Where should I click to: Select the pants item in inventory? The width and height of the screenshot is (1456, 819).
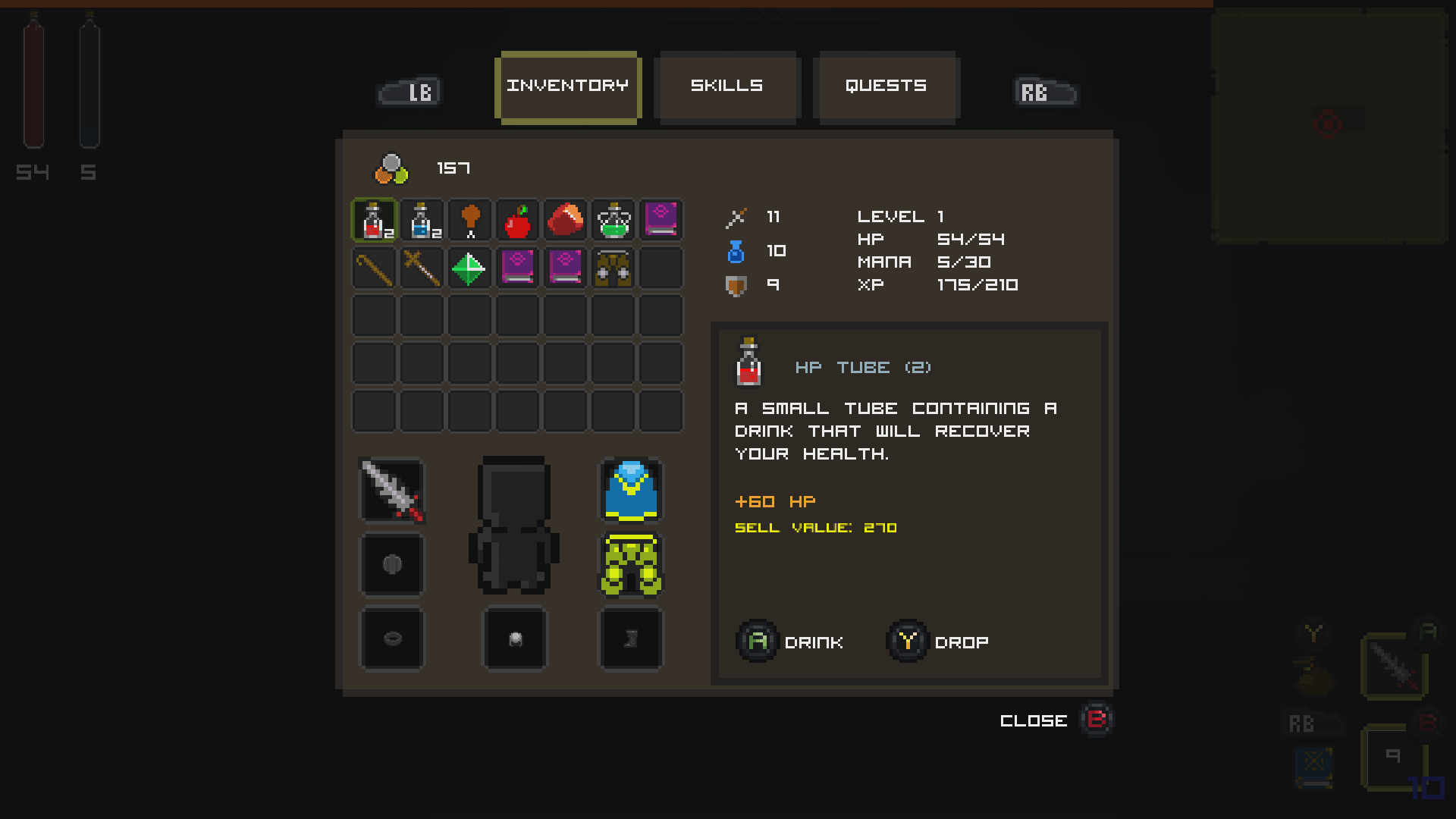pyautogui.click(x=613, y=268)
